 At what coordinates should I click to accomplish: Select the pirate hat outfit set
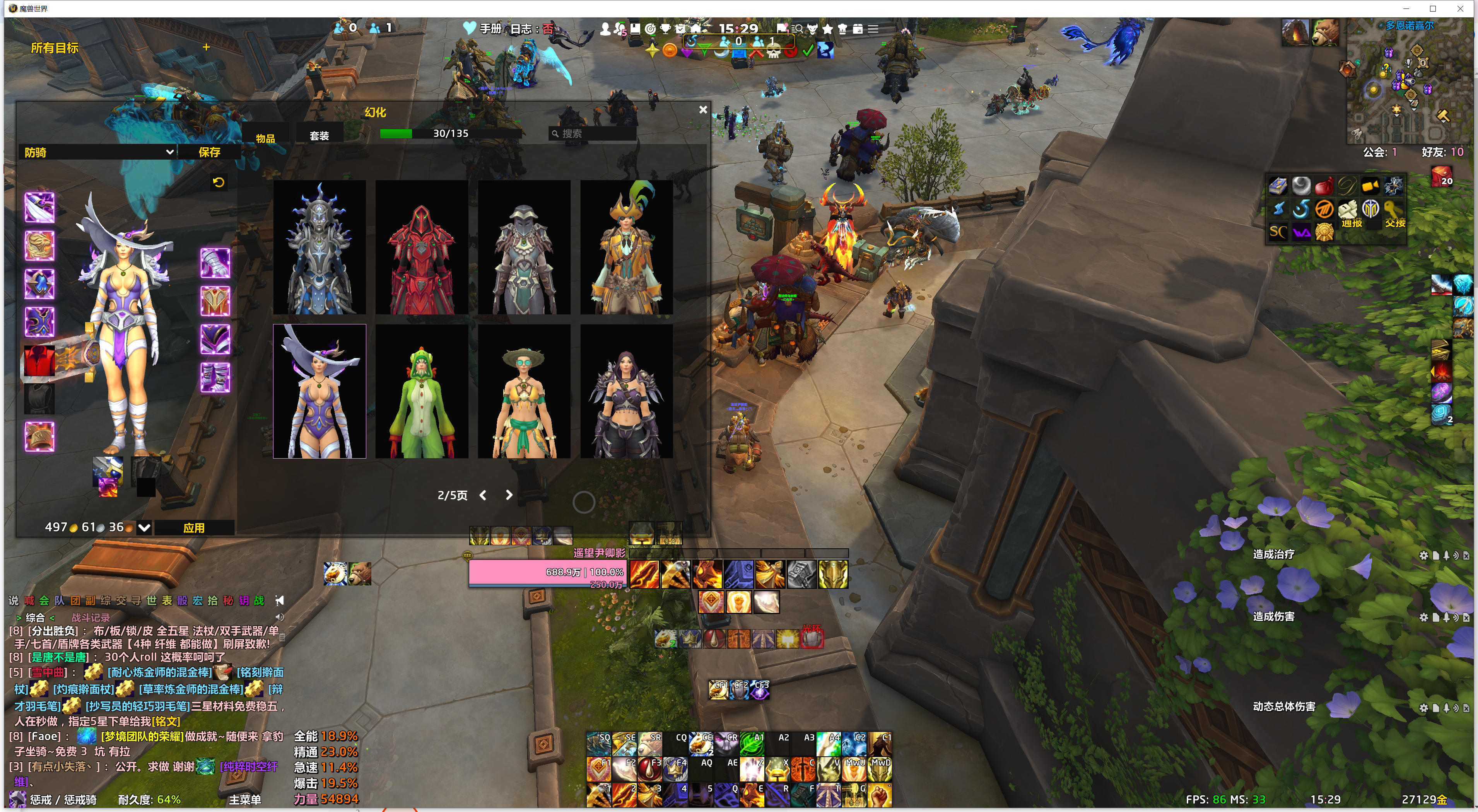(x=626, y=248)
